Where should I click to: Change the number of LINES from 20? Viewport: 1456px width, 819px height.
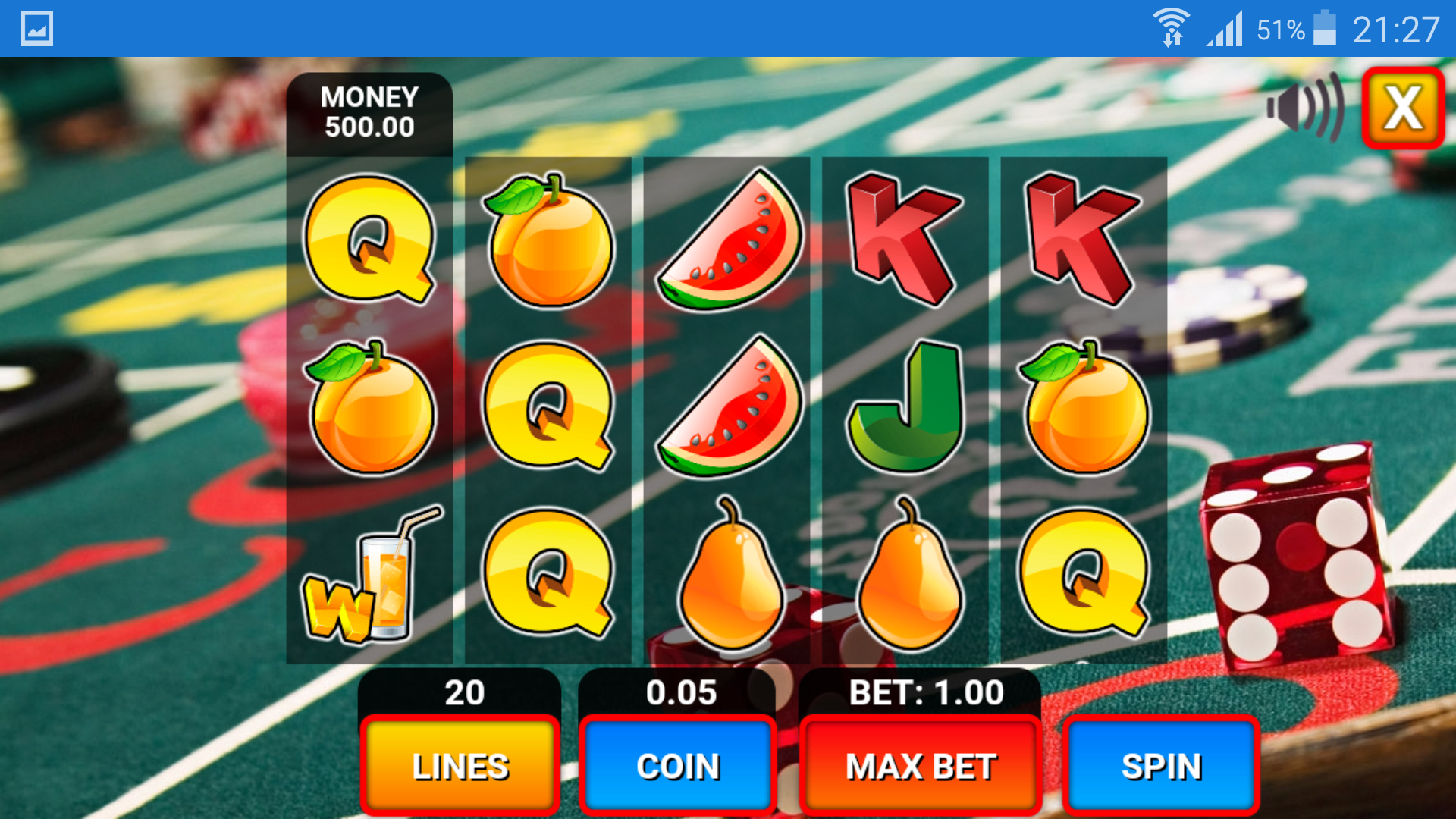pos(459,766)
